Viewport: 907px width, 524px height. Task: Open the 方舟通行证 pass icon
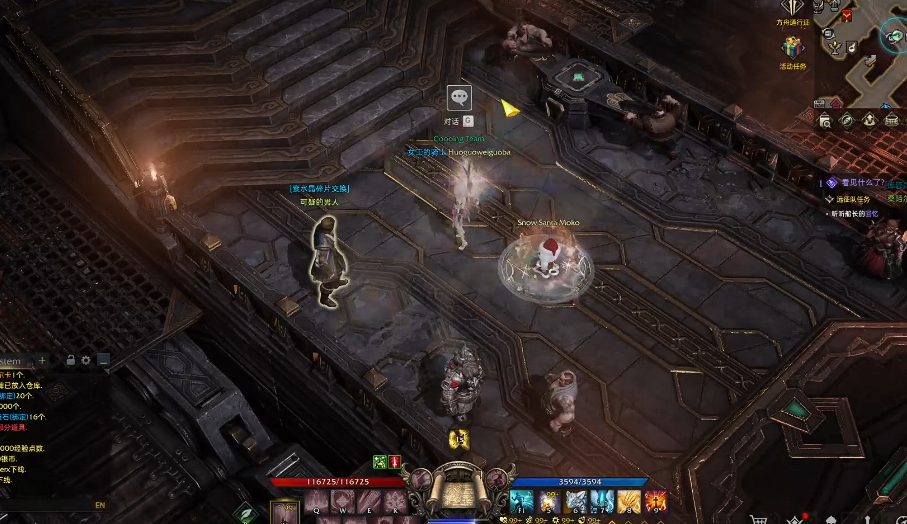793,8
